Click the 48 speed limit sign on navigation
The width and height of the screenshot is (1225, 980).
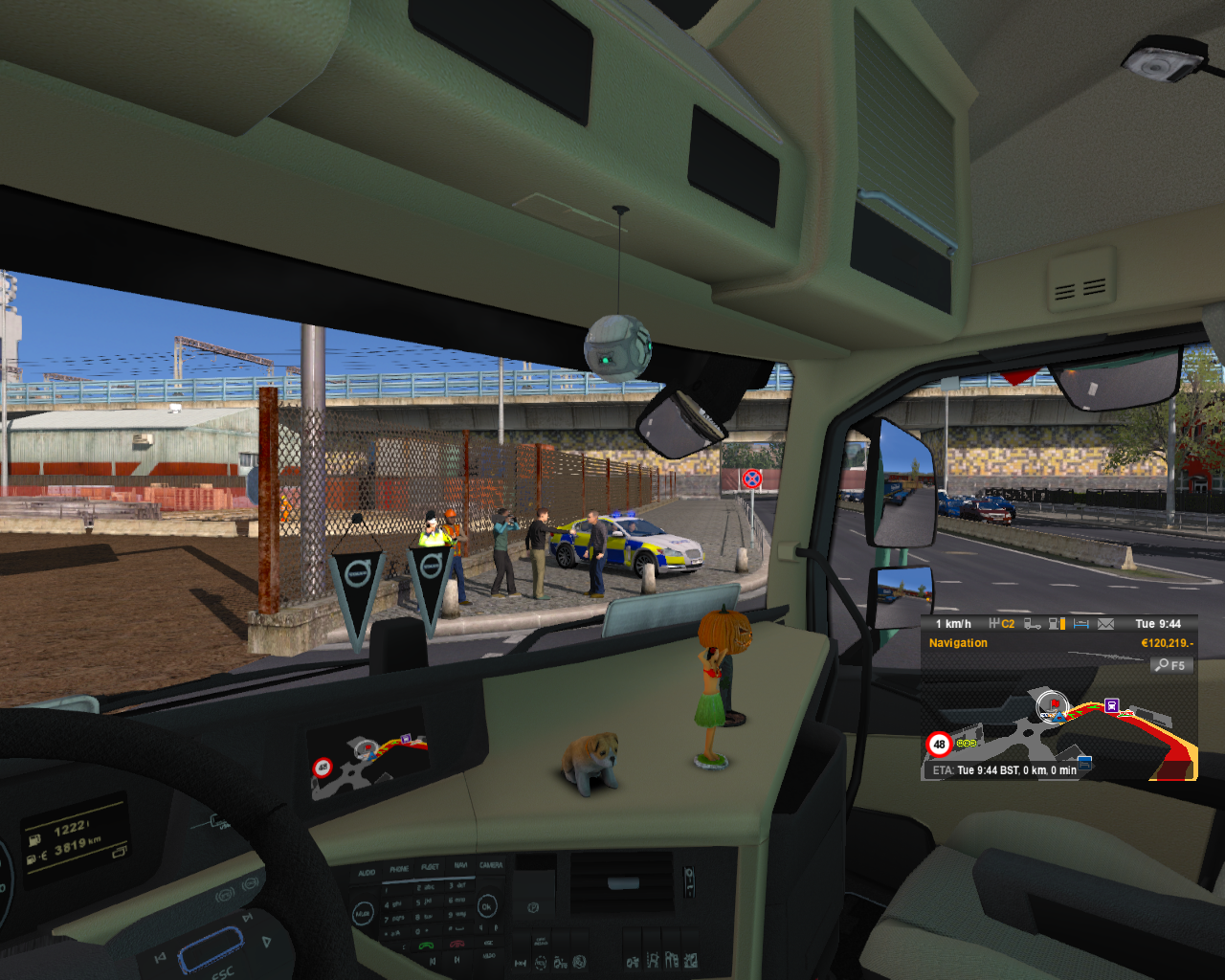coord(939,744)
